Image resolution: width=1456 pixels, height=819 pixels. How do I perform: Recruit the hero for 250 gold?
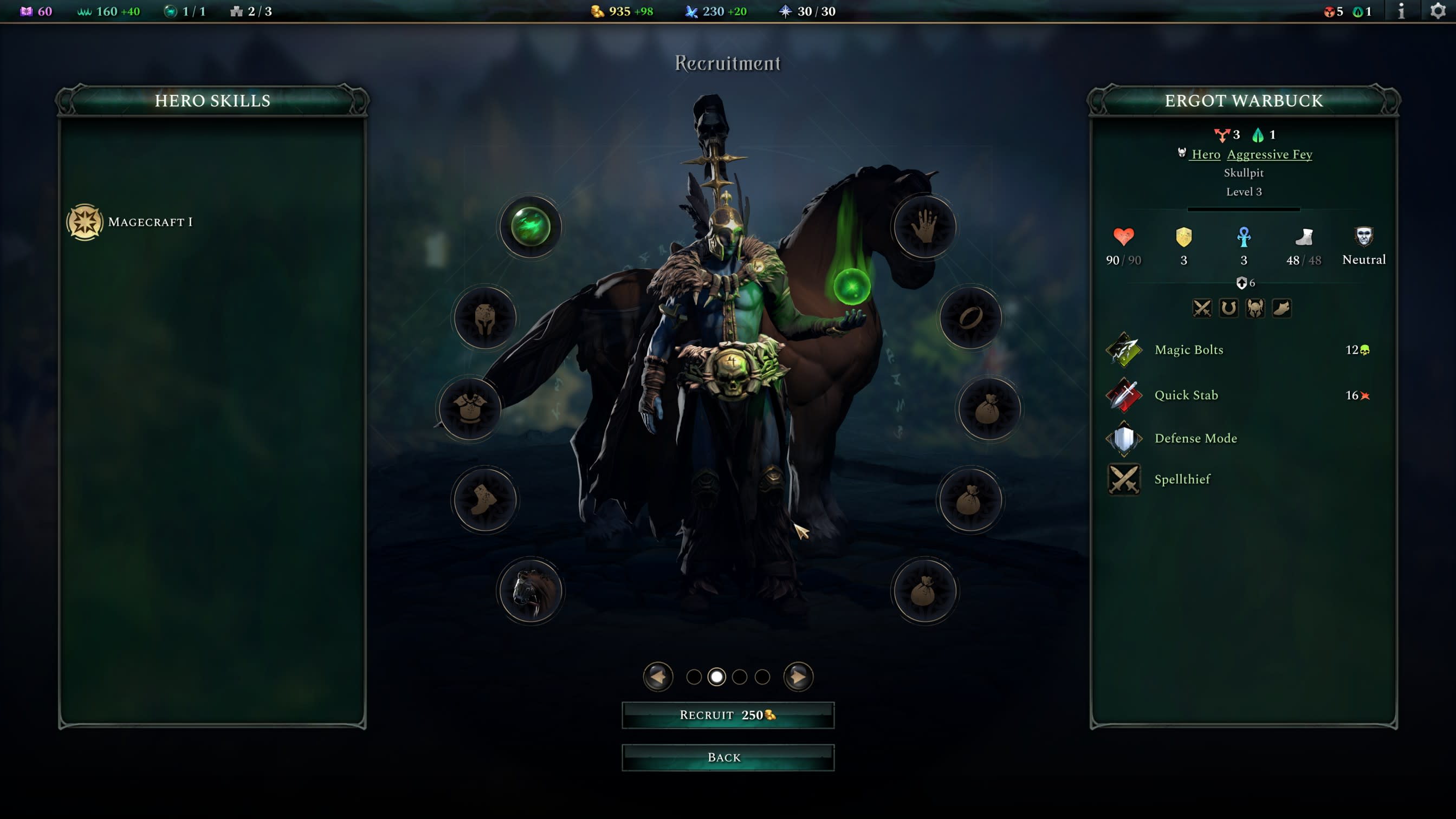(x=727, y=715)
